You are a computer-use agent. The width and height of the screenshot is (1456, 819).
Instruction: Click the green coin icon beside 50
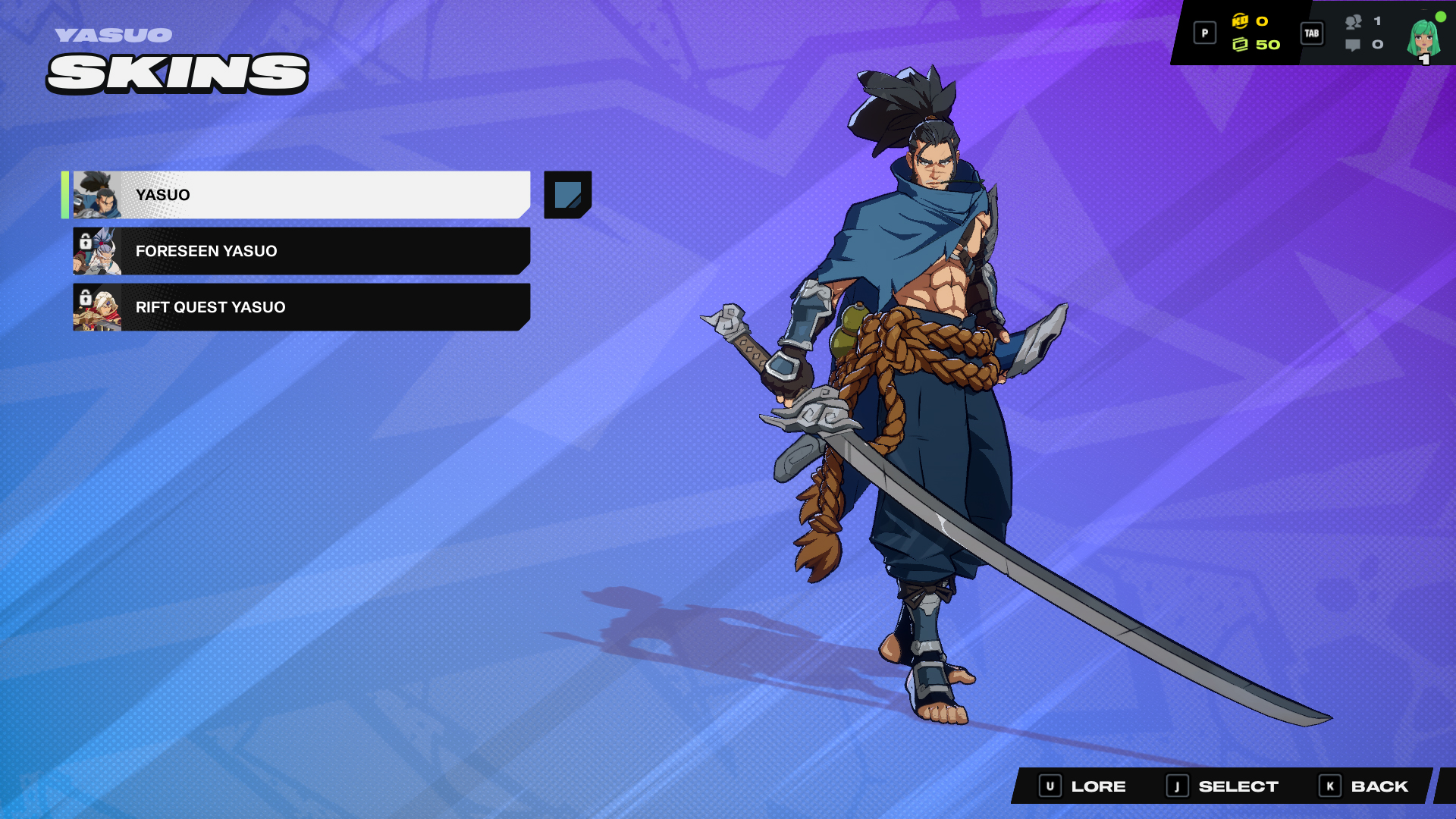coord(1241,45)
